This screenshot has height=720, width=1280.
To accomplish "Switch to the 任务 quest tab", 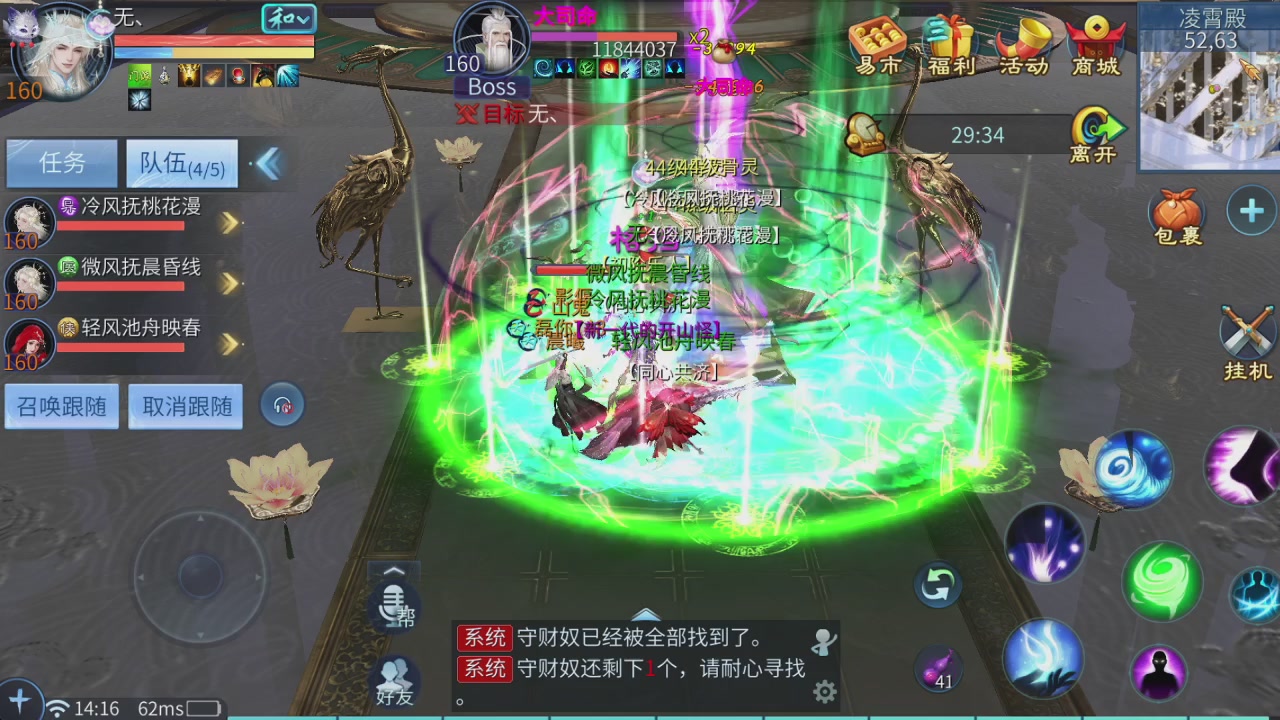I will click(x=61, y=163).
